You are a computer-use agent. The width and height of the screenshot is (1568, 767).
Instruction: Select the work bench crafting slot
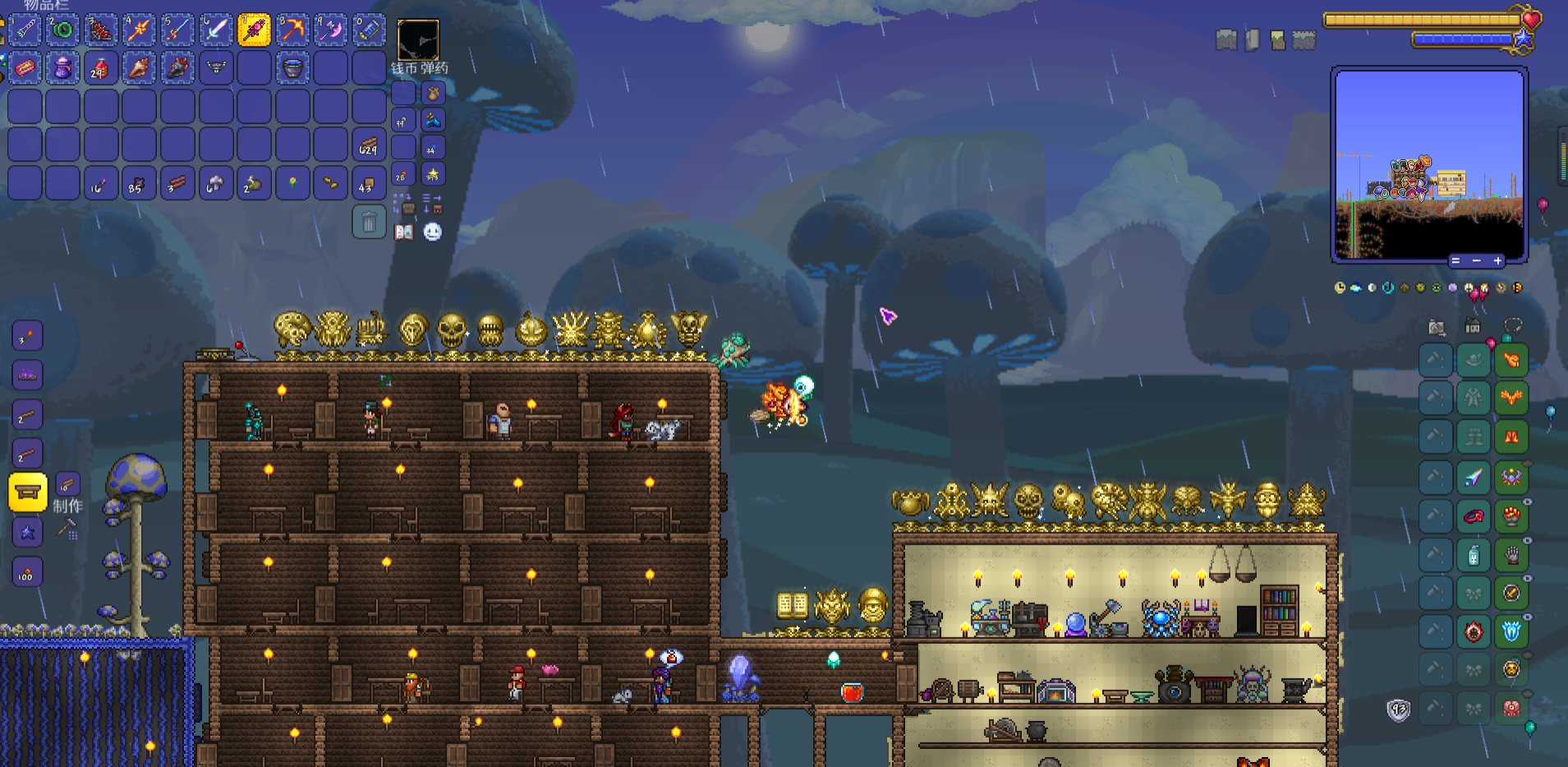[27, 492]
